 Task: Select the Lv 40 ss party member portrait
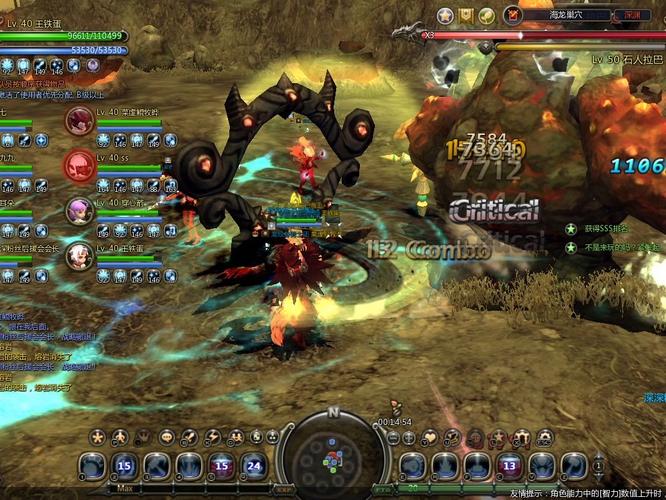(79, 165)
